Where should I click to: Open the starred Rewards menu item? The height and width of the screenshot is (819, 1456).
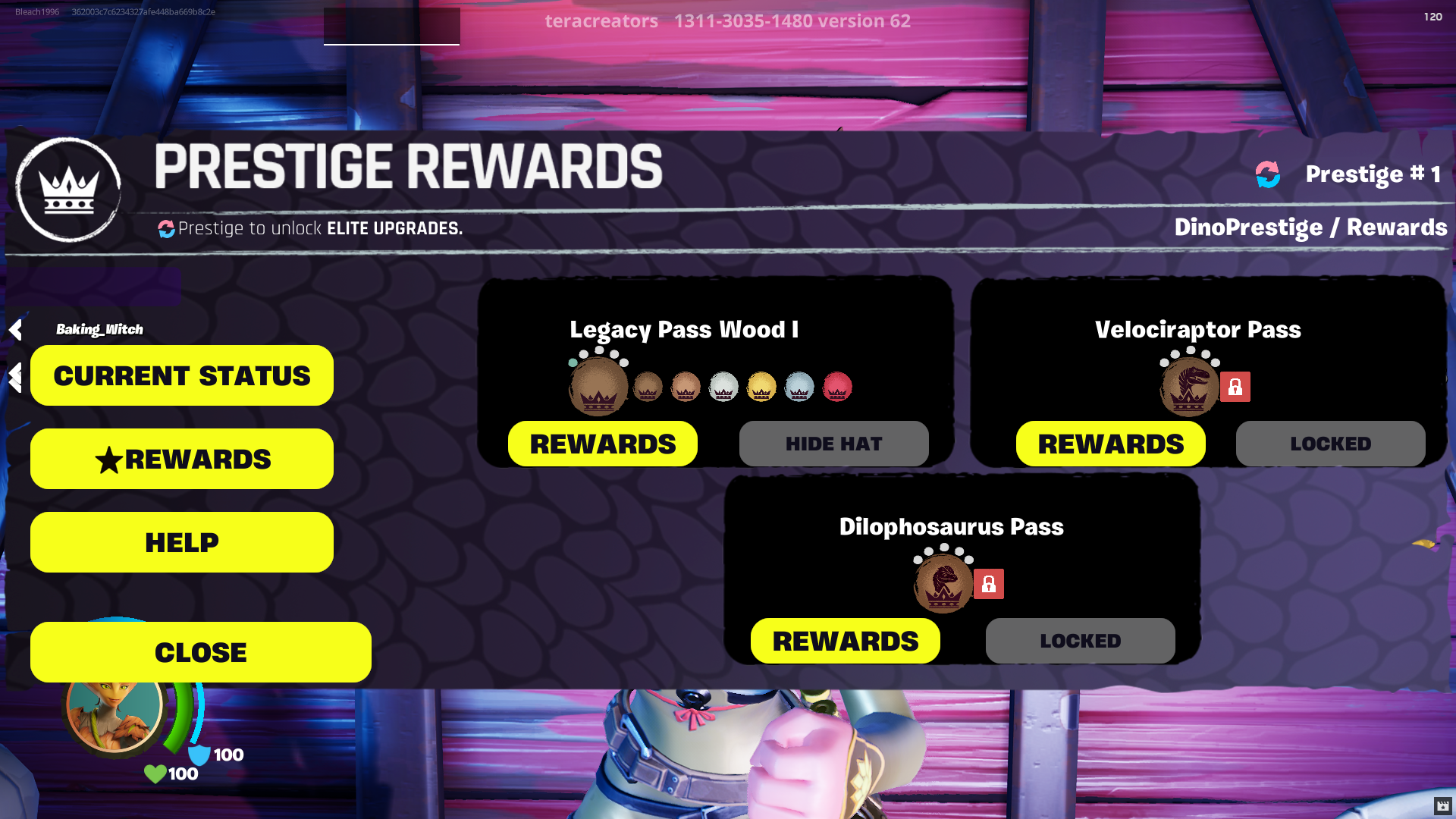click(181, 458)
